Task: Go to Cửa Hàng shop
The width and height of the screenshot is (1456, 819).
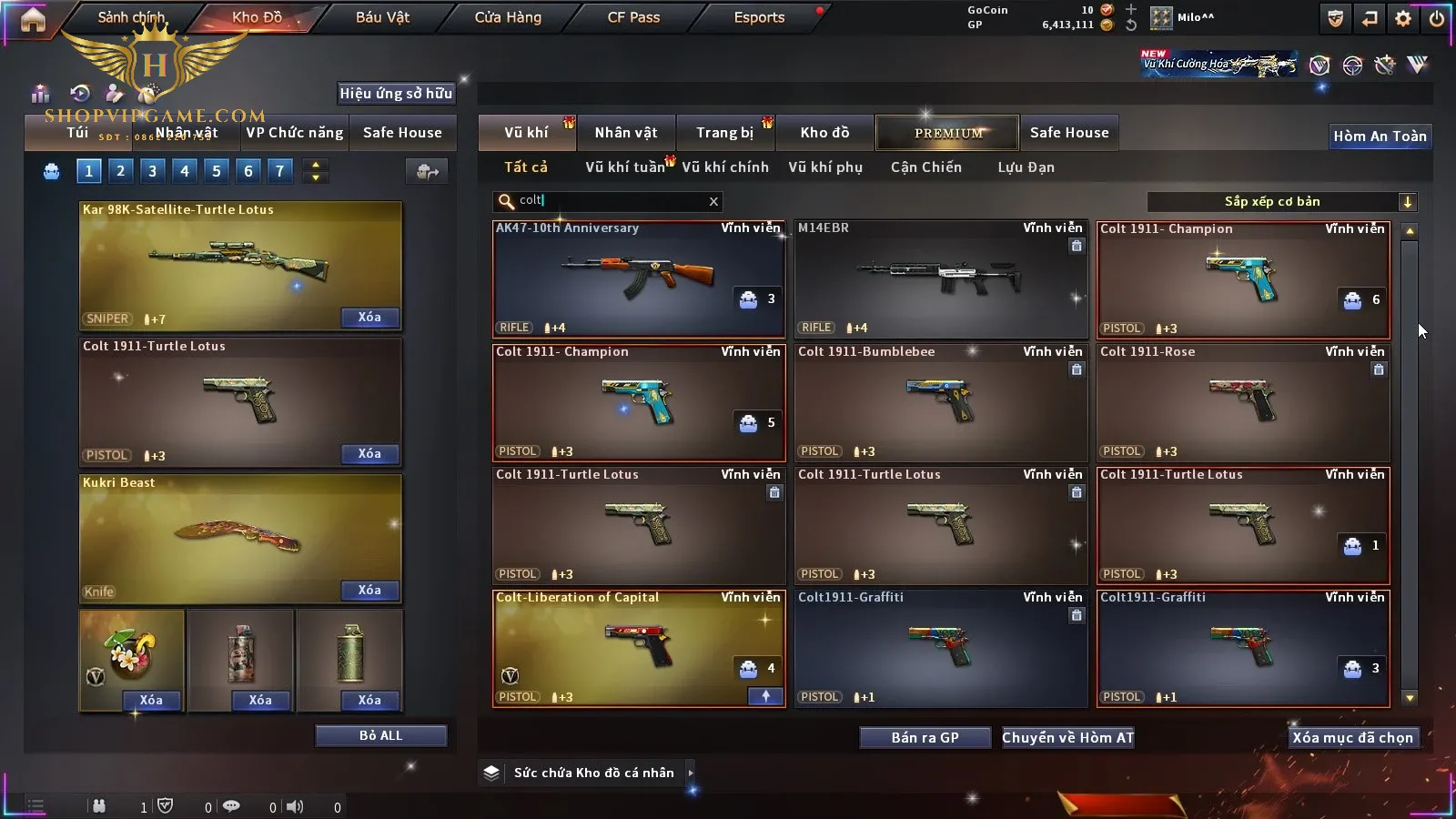Action: click(x=508, y=17)
